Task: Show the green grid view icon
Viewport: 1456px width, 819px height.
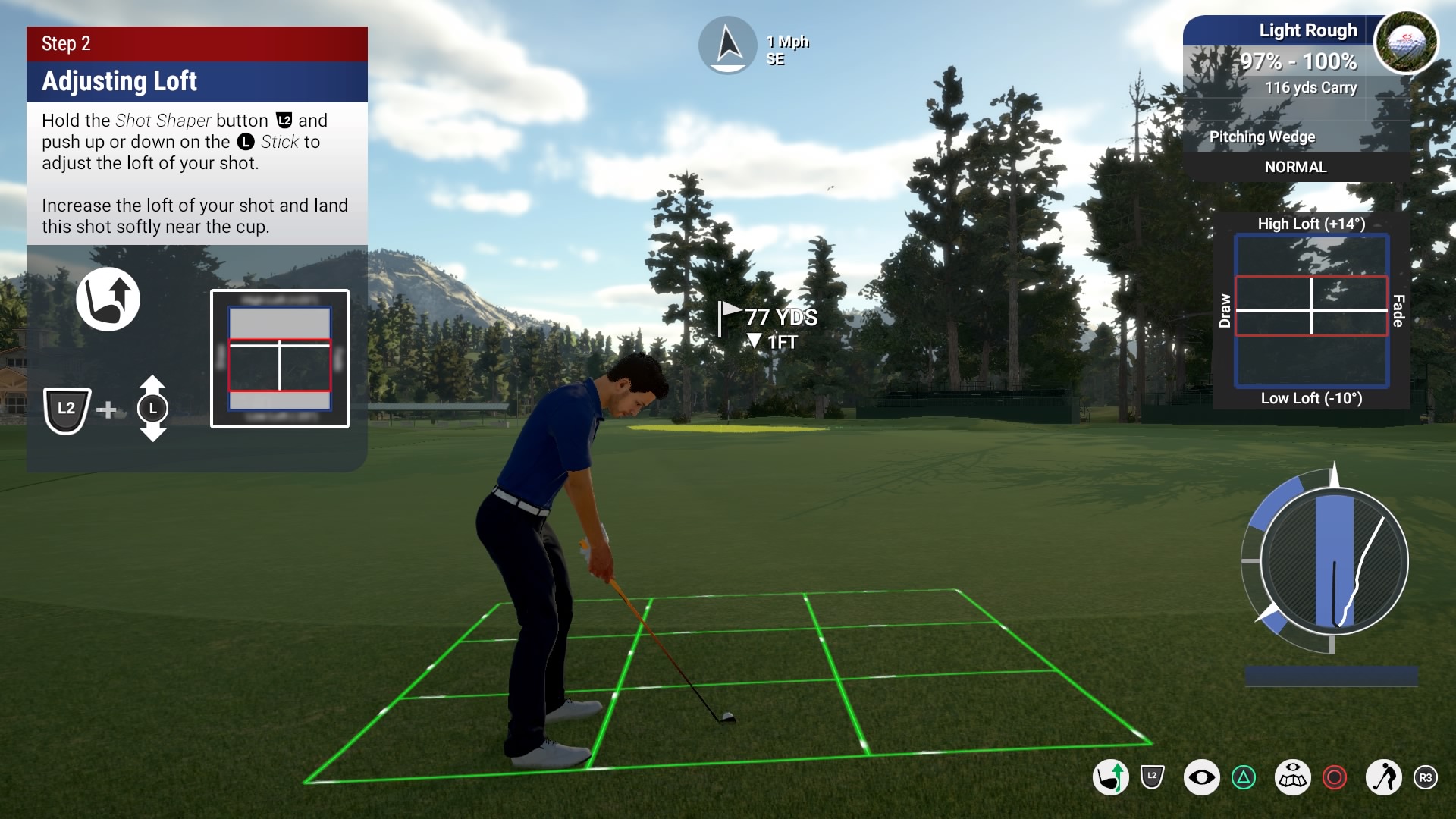Action: 1293,778
